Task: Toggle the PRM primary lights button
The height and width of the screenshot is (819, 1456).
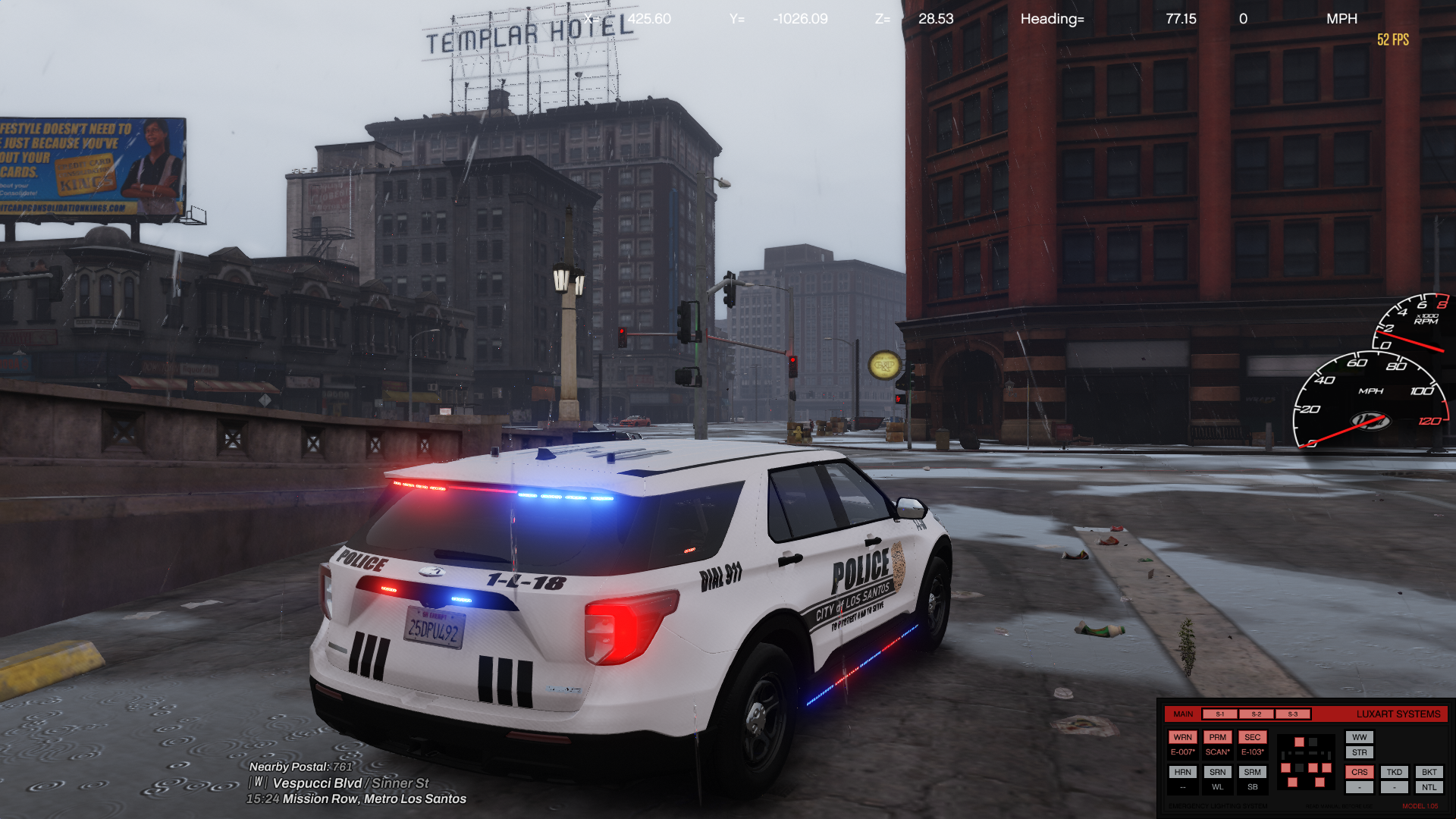Action: tap(1217, 737)
